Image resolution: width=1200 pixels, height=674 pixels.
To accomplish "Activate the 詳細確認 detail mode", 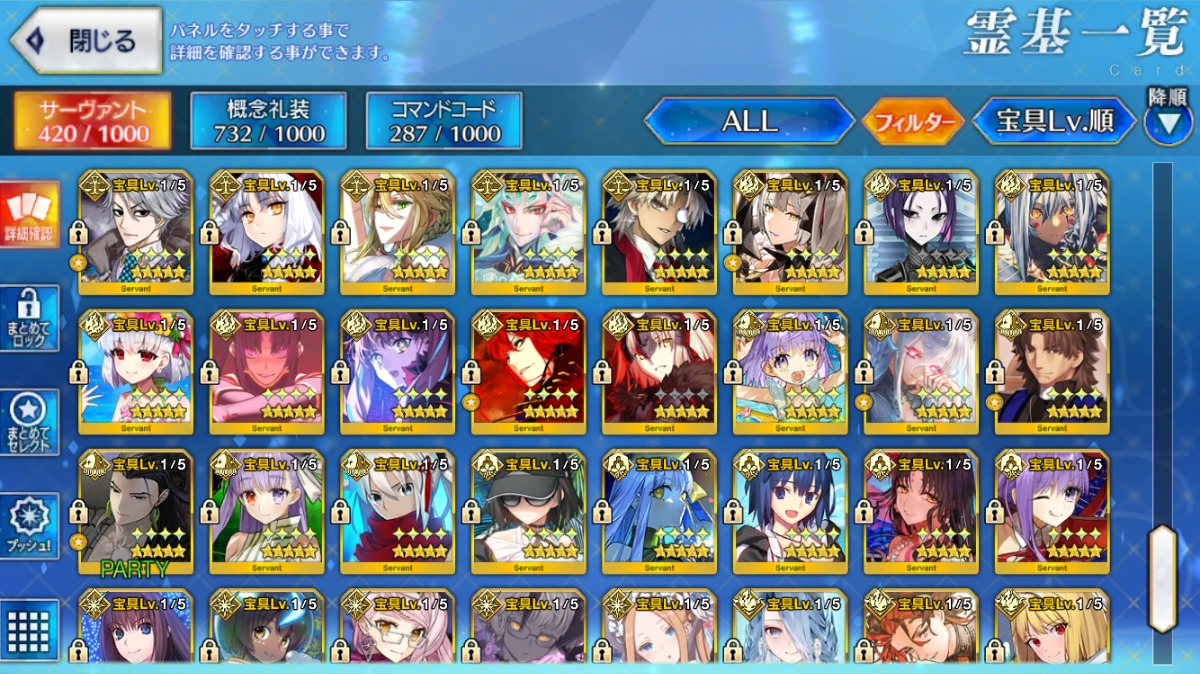I will click(29, 216).
